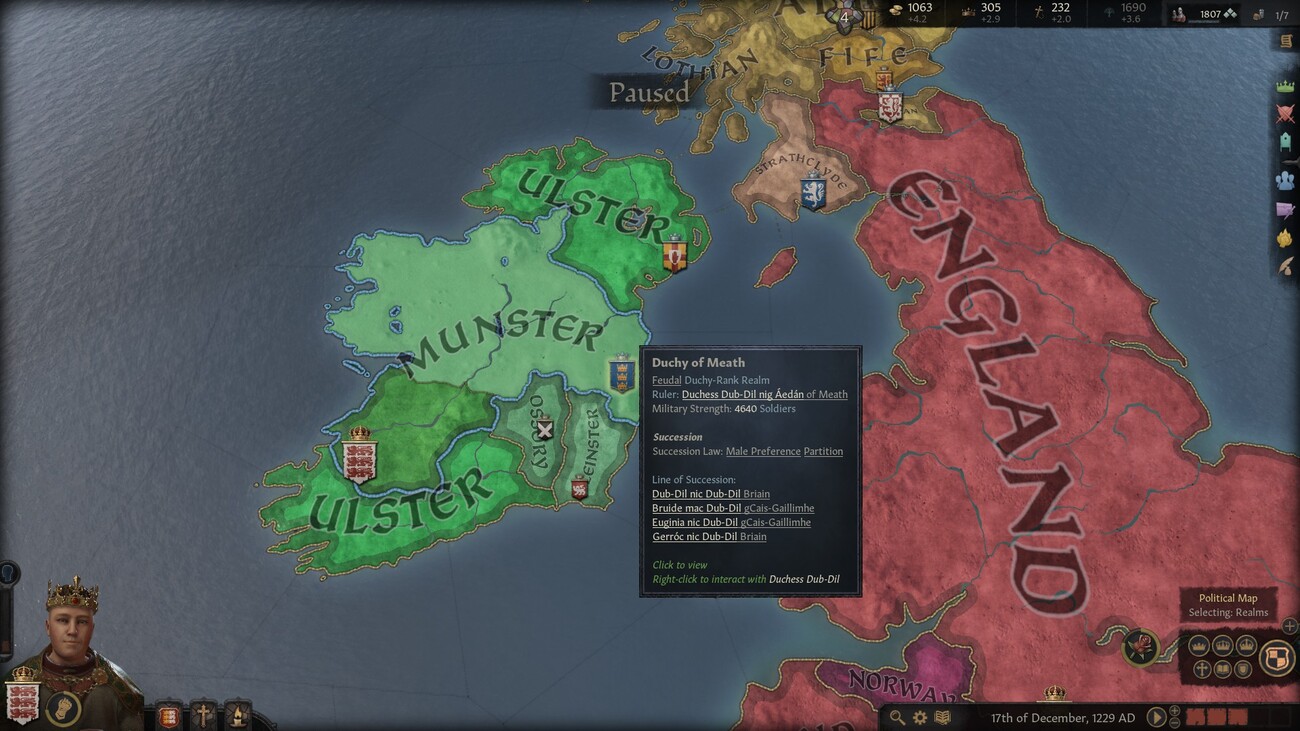Open the character finder magnifying glass
1300x731 pixels.
[897, 717]
